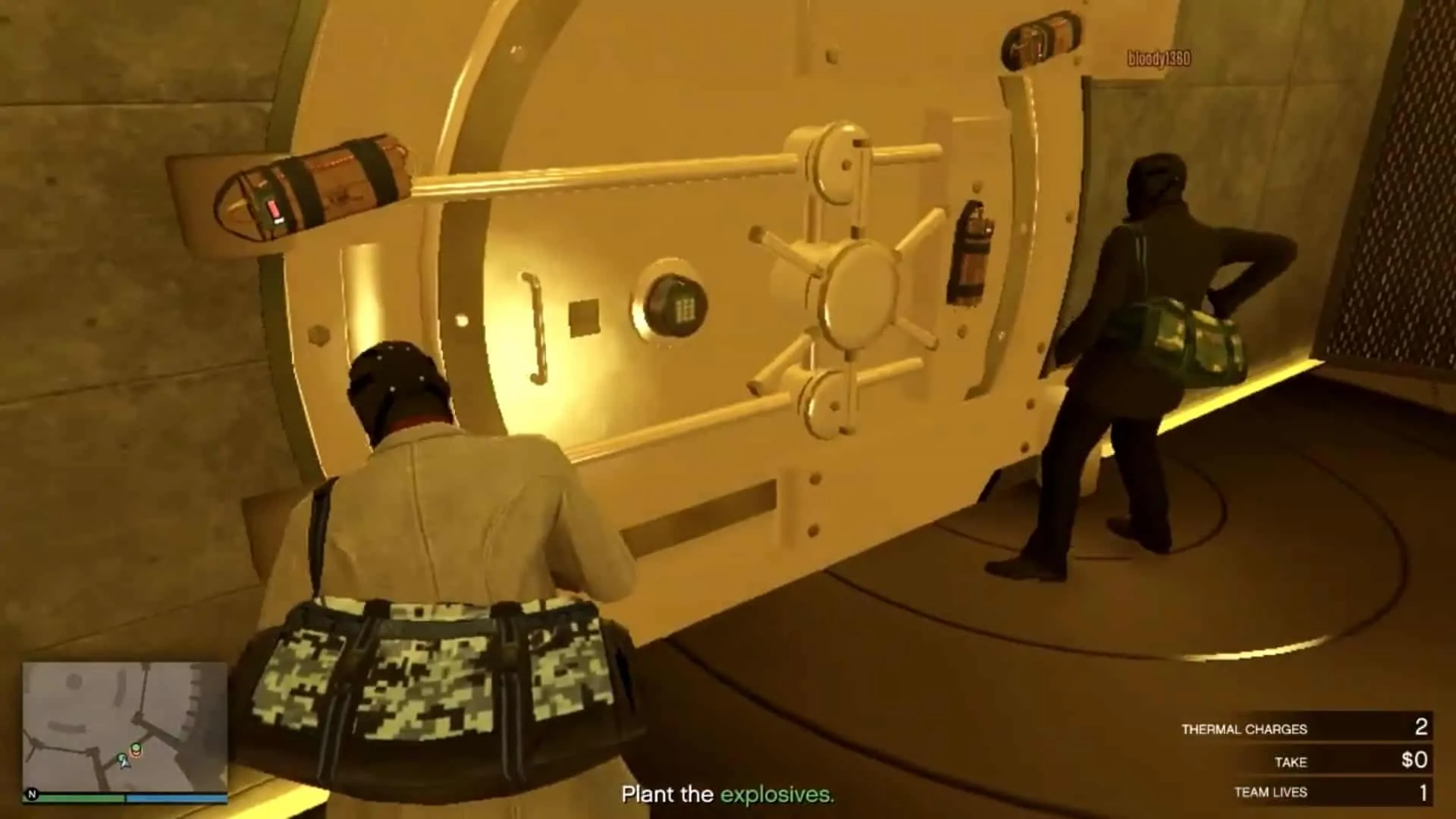Click the small charge device on the door edge
Viewport: 1456px width, 819px height.
tap(972, 243)
